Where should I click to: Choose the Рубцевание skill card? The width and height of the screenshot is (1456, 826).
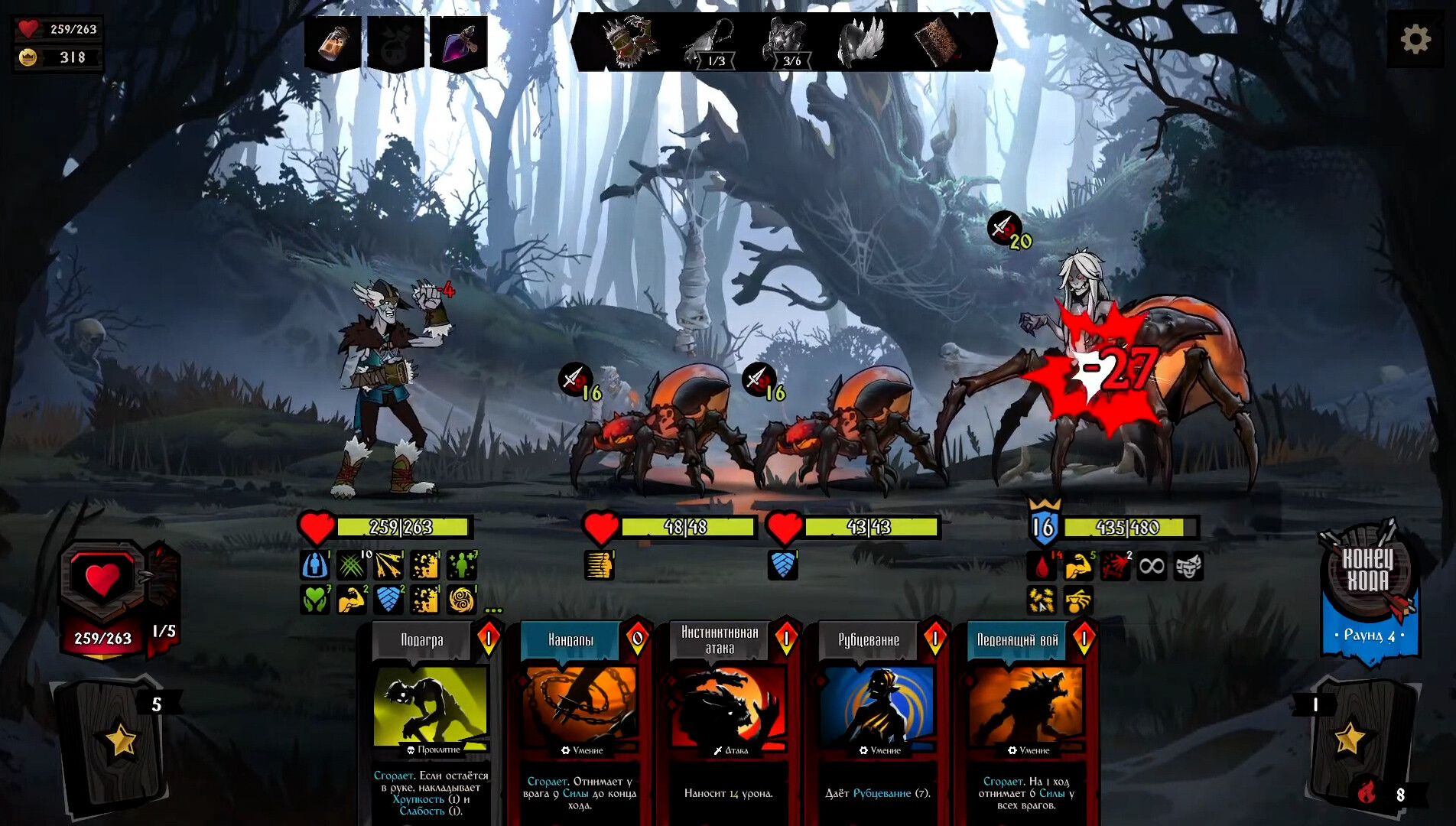[876, 719]
